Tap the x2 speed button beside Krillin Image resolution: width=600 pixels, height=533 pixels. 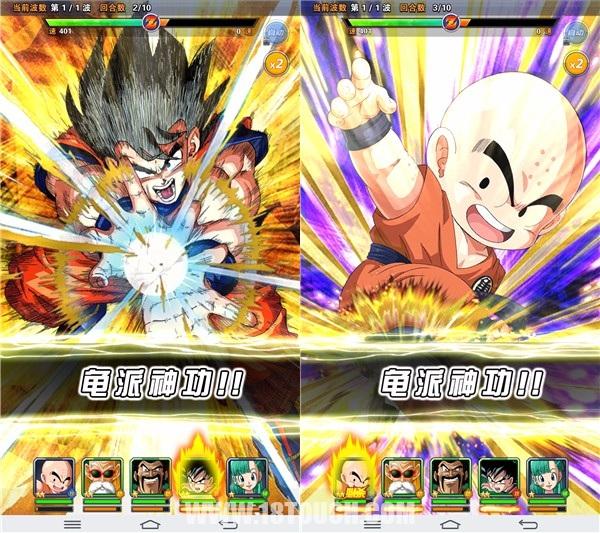click(x=577, y=63)
